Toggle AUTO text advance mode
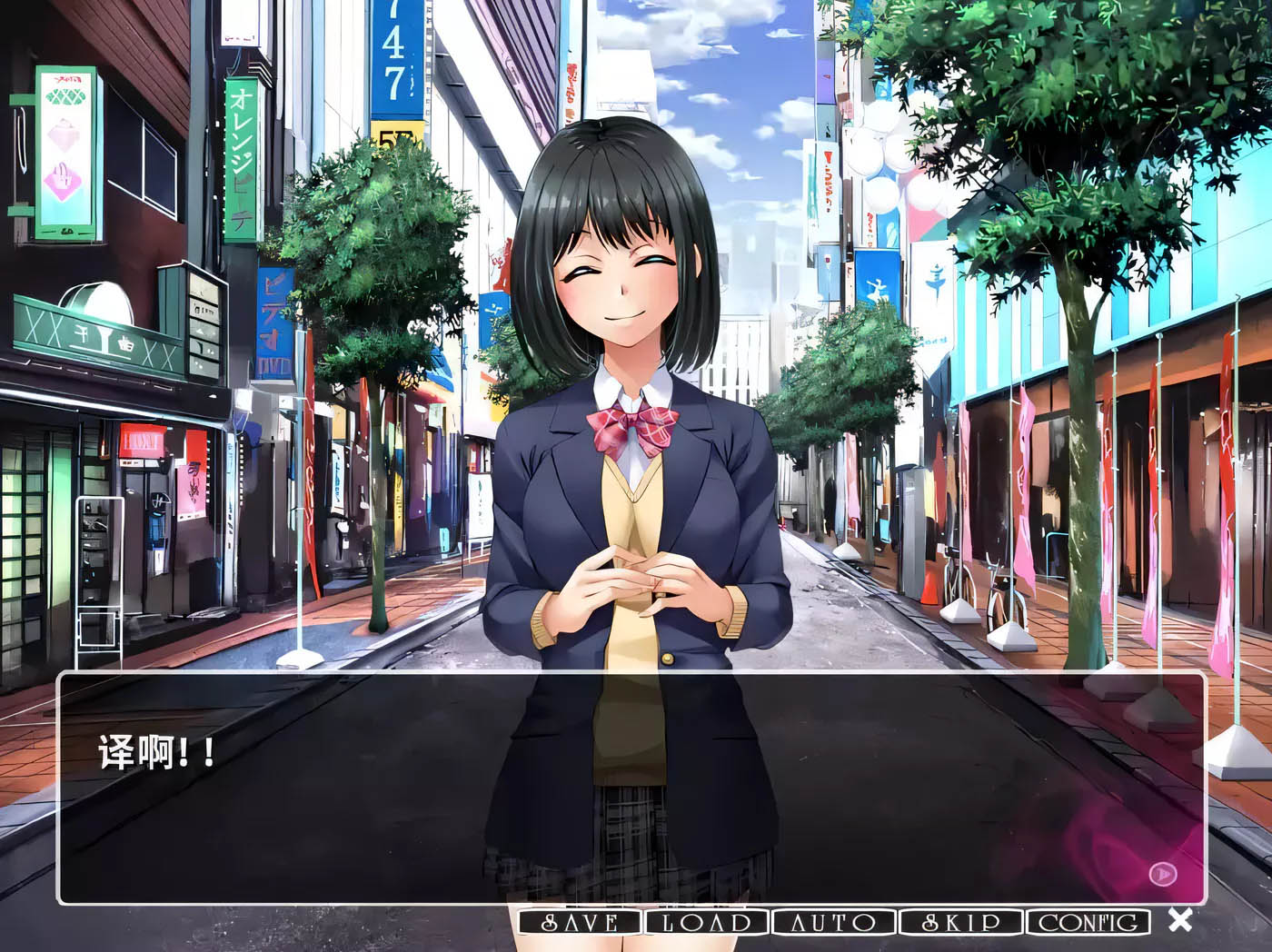This screenshot has height=952, width=1272. pos(833,923)
